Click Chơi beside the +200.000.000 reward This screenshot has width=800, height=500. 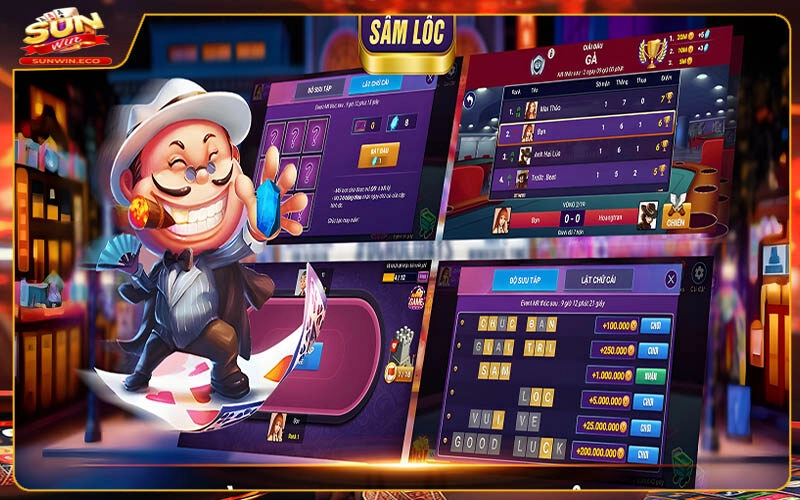click(643, 454)
